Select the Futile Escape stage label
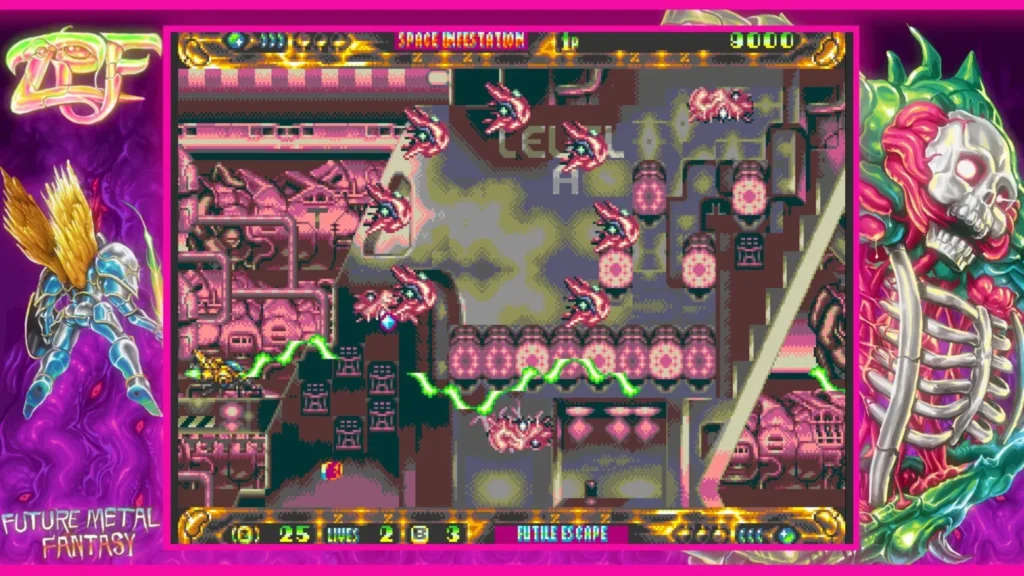The width and height of the screenshot is (1024, 576). tap(562, 534)
